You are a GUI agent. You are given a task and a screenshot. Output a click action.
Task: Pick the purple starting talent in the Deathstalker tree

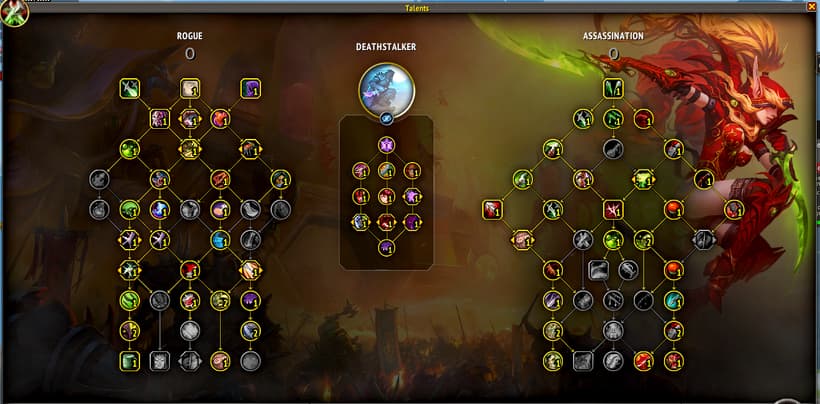tap(386, 145)
